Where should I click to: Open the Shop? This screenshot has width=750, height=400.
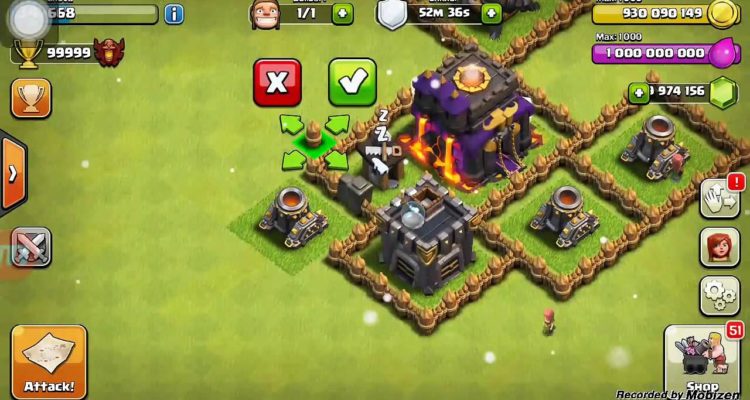[703, 362]
